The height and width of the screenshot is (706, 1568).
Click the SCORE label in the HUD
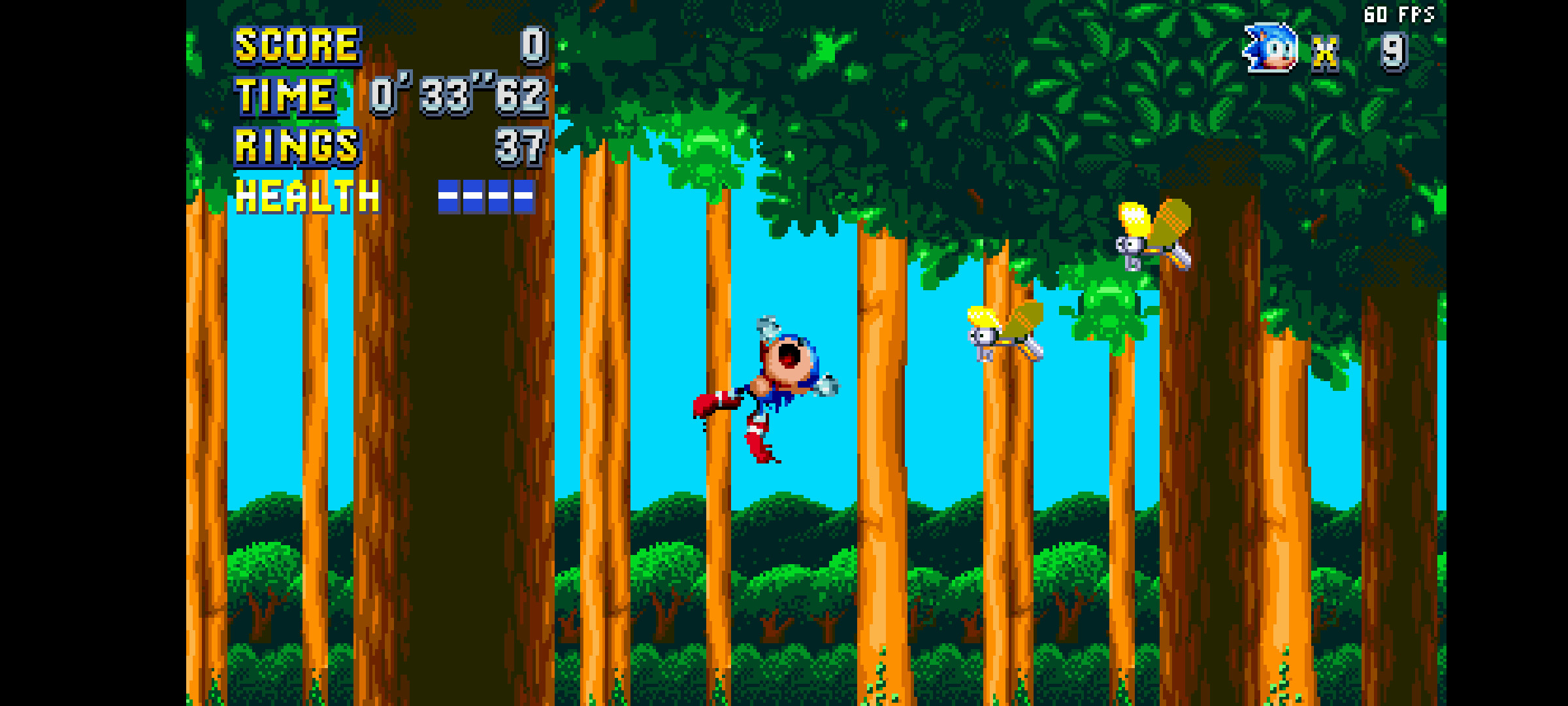pos(297,46)
